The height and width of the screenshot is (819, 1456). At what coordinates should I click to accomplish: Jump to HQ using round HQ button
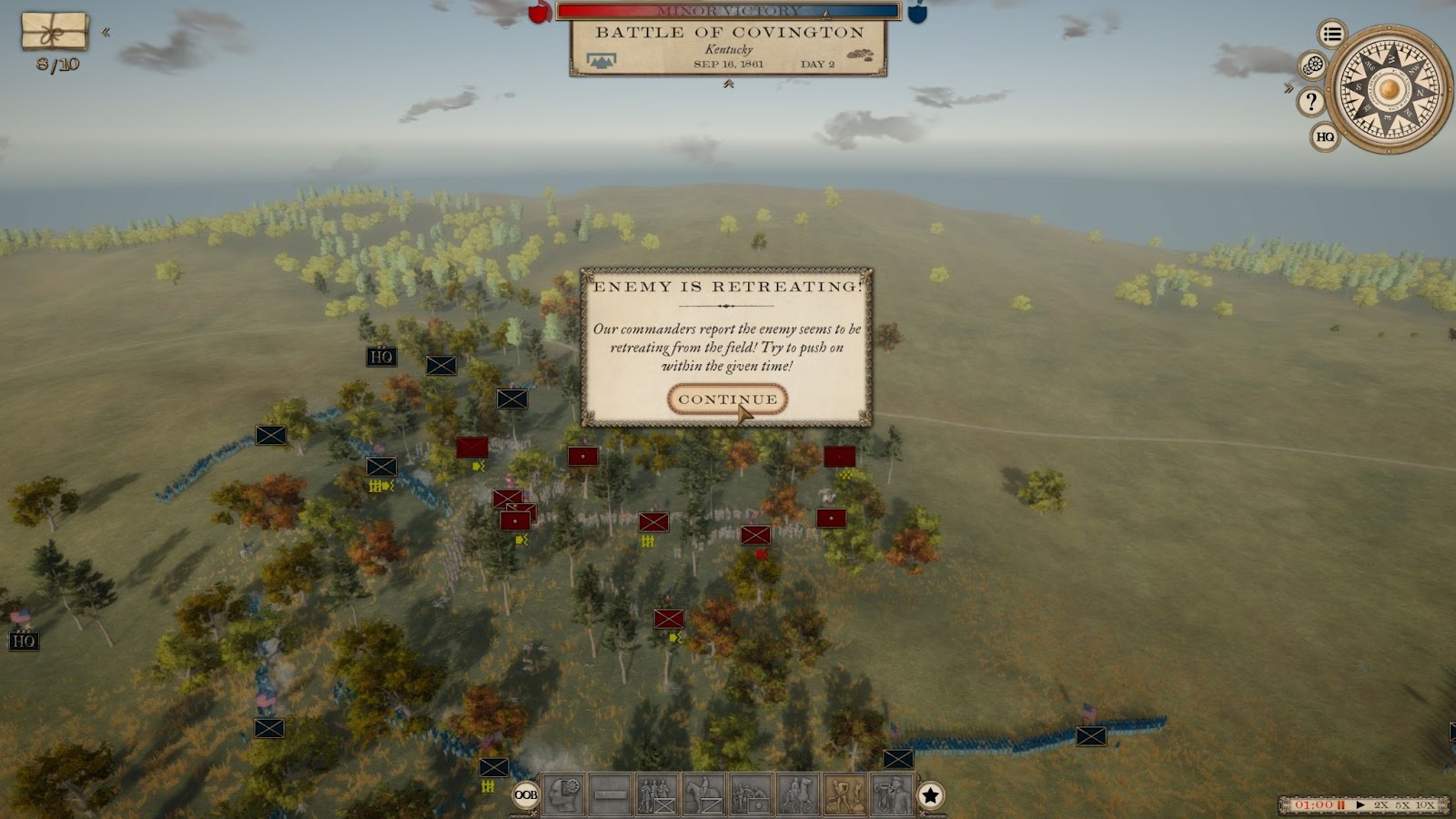1325,137
